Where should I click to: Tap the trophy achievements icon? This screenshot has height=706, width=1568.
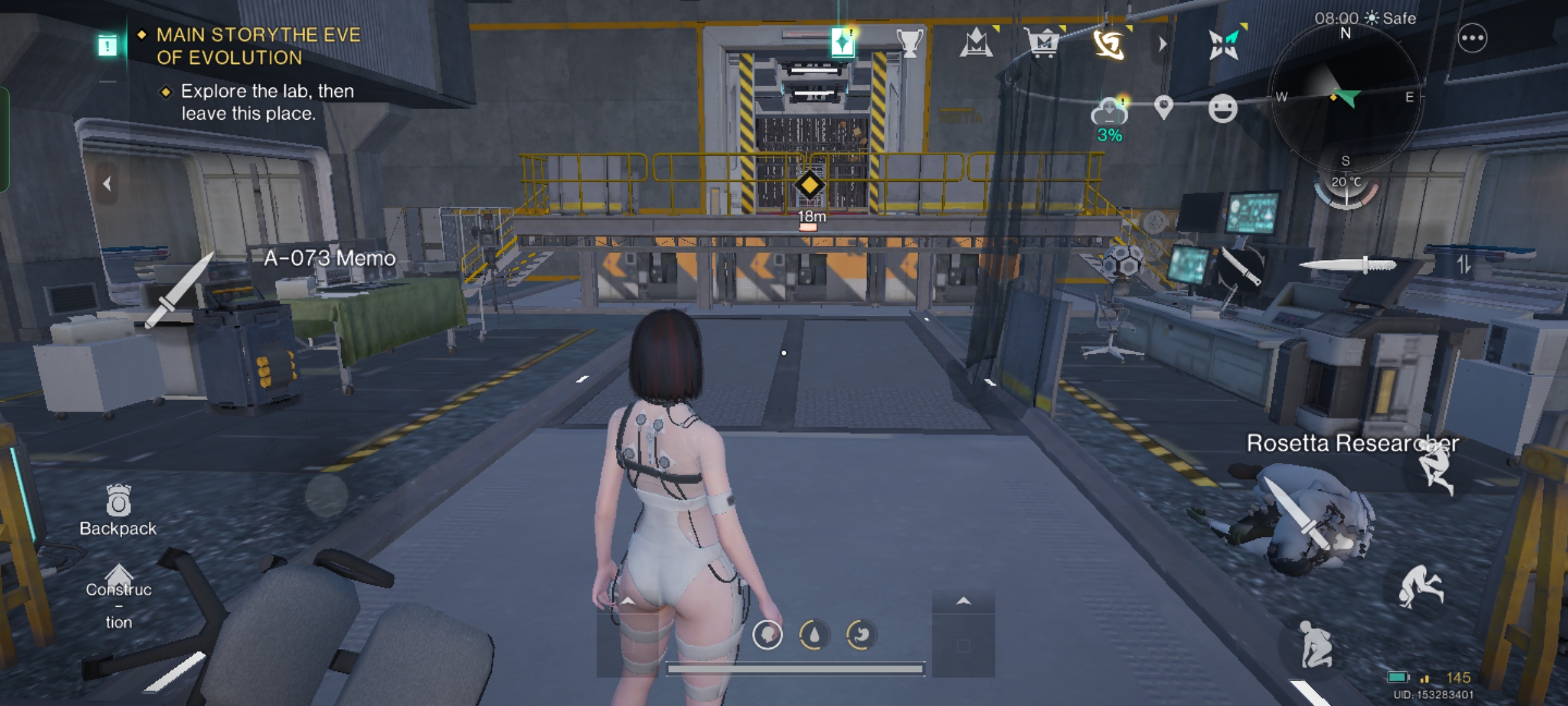pyautogui.click(x=909, y=43)
